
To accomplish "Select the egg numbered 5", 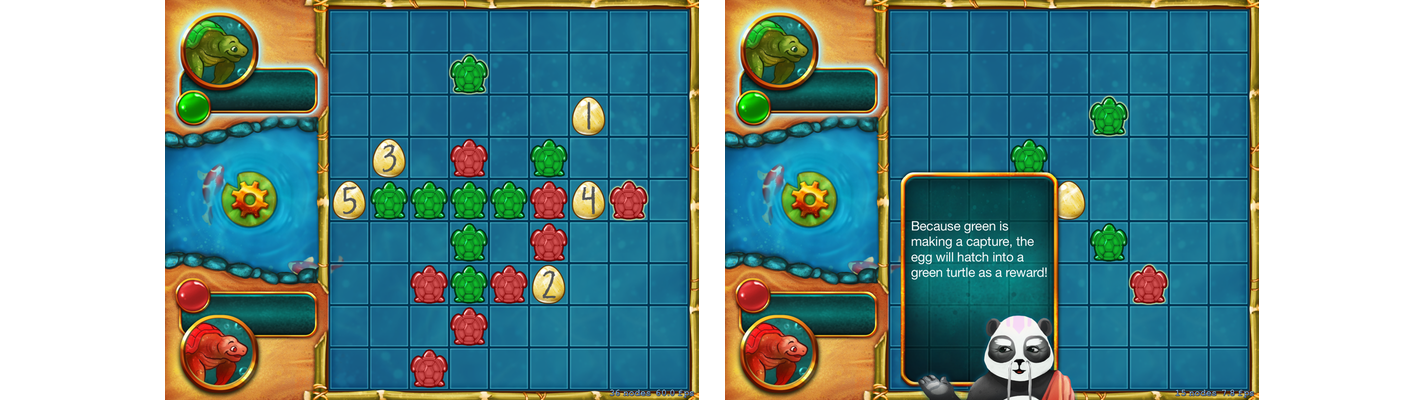I will [x=349, y=200].
